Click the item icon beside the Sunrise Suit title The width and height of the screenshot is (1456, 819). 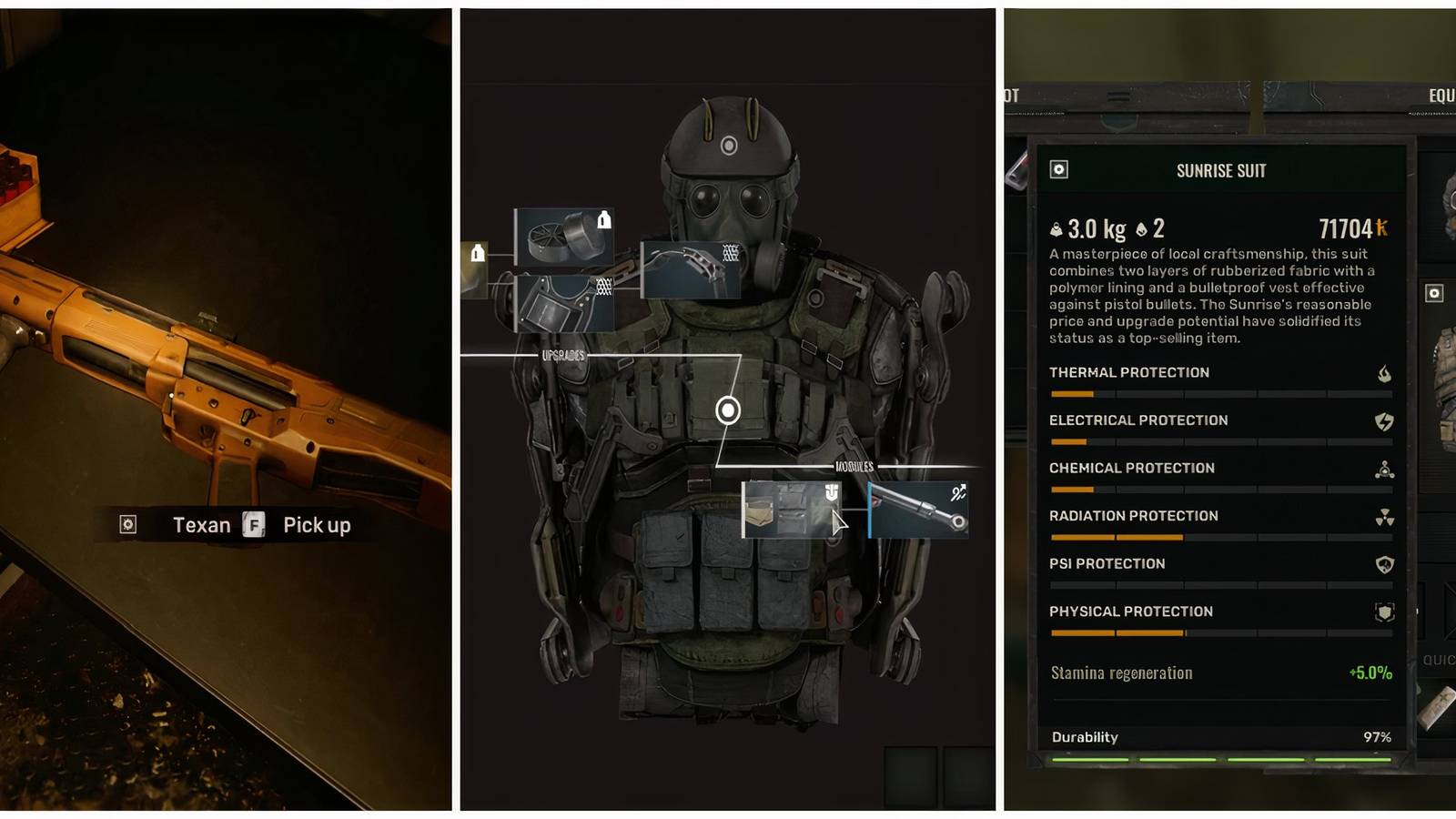pos(1058,169)
